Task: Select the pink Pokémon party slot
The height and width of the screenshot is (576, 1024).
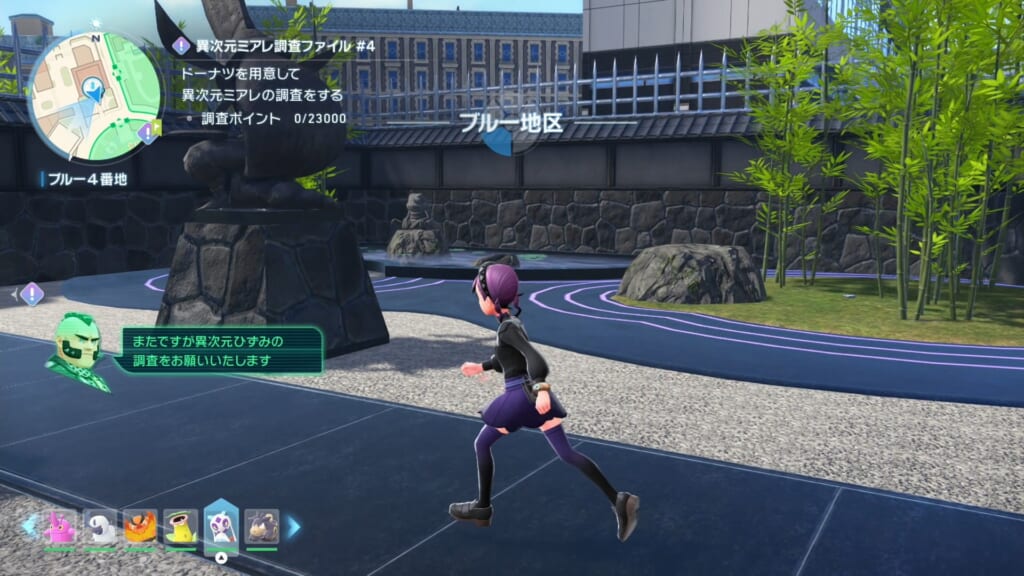Action: point(60,526)
